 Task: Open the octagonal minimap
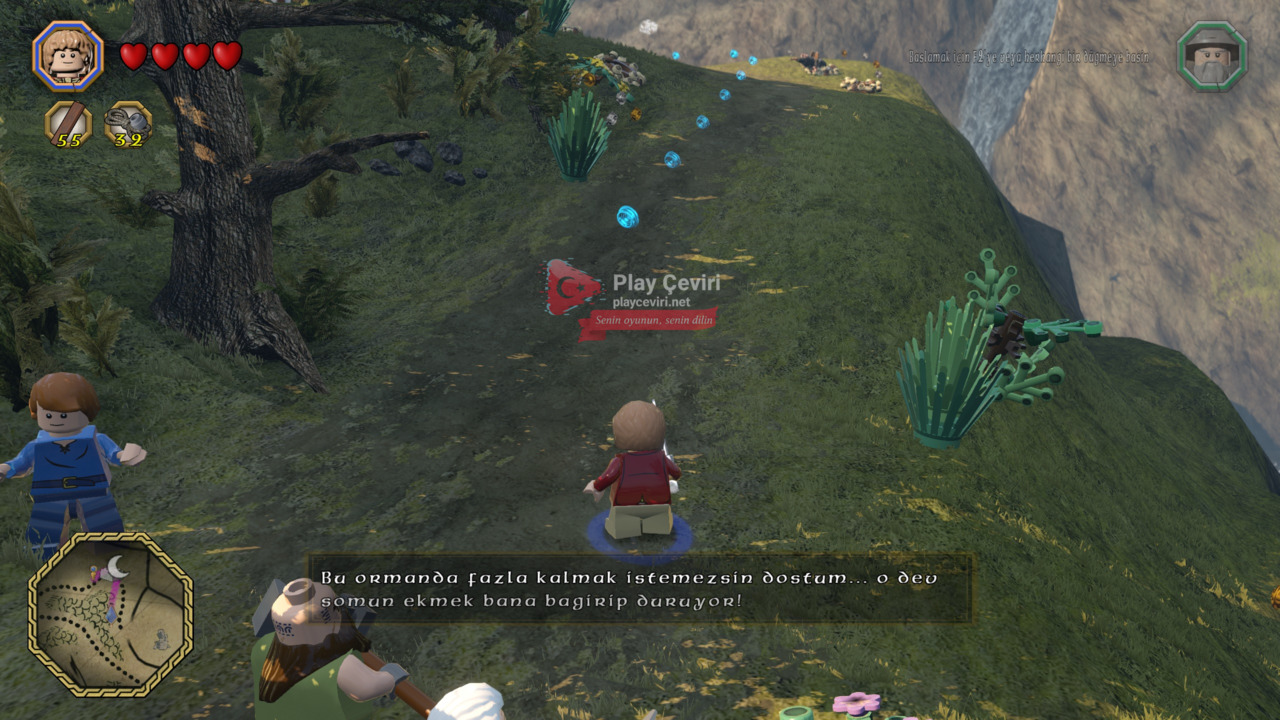click(110, 614)
